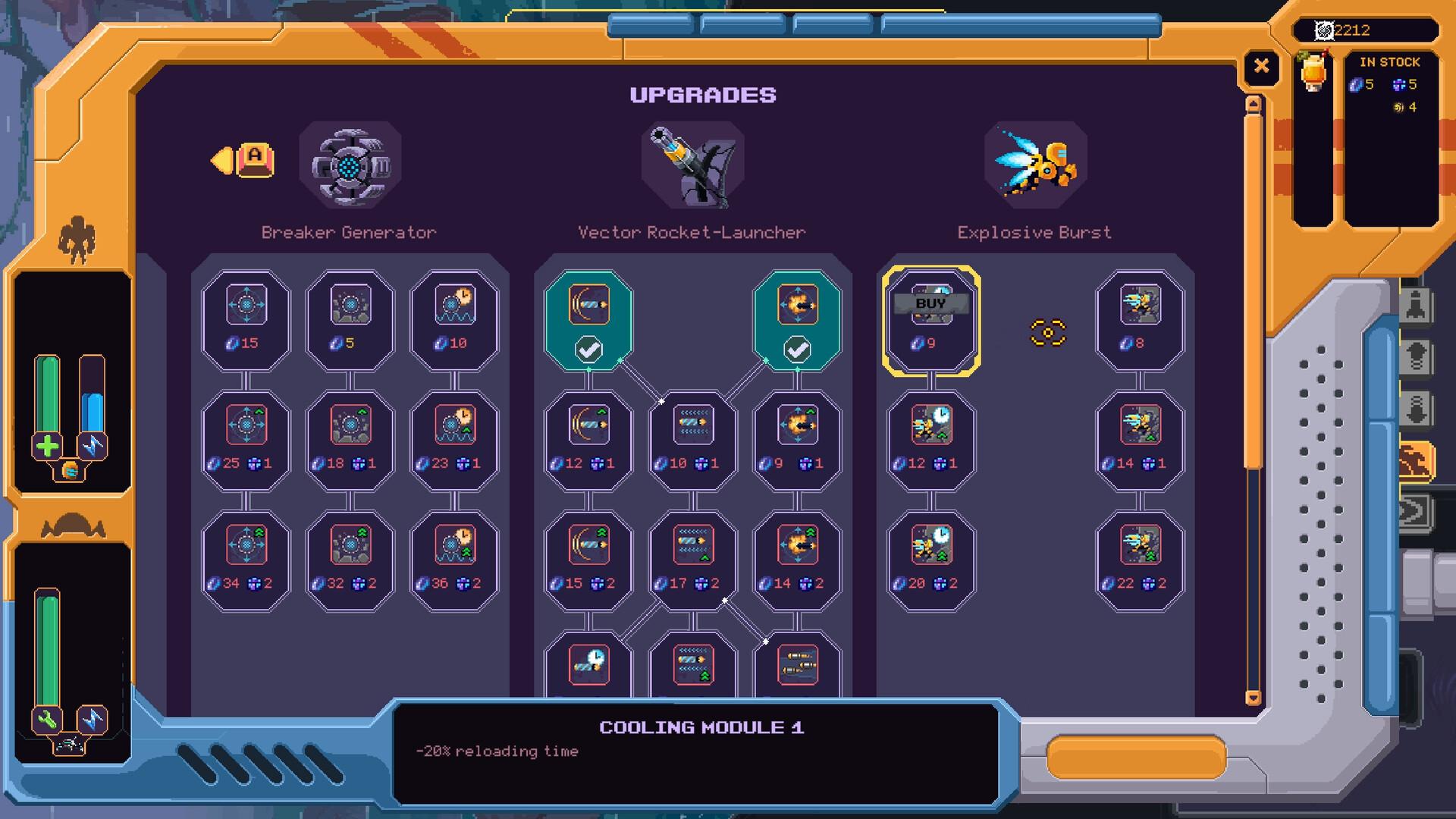
Task: Click the globe icon under the energy bars
Action: click(71, 471)
